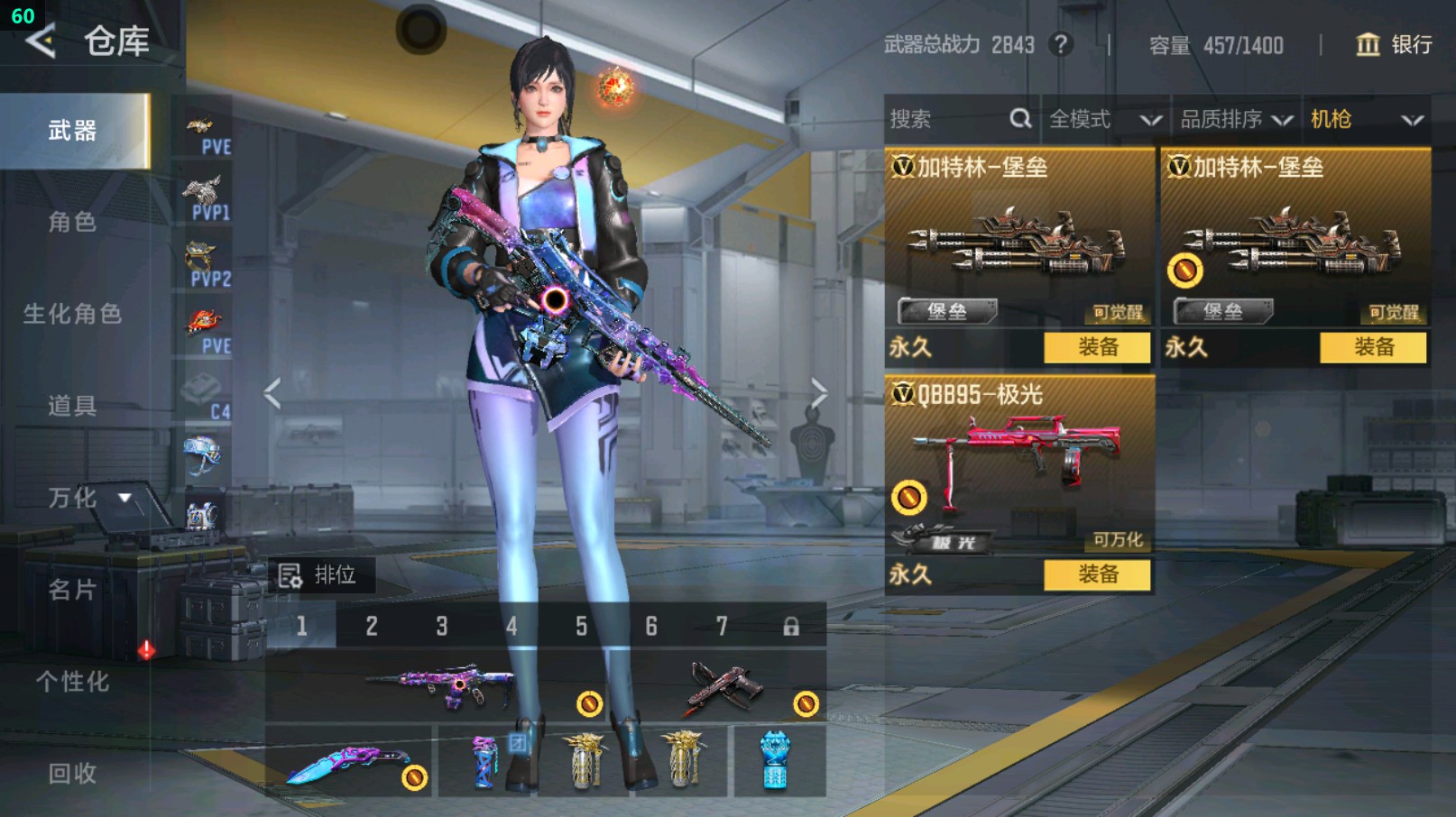Open the 品质排序 sort dropdown
Screen dimensions: 1456x817
[1235, 119]
